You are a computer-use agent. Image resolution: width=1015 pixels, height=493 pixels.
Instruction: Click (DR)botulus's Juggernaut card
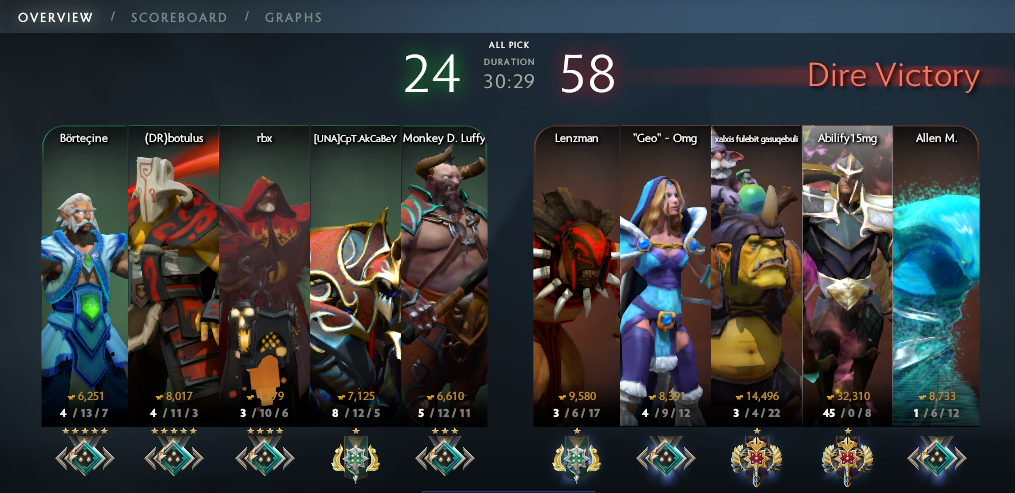(174, 270)
